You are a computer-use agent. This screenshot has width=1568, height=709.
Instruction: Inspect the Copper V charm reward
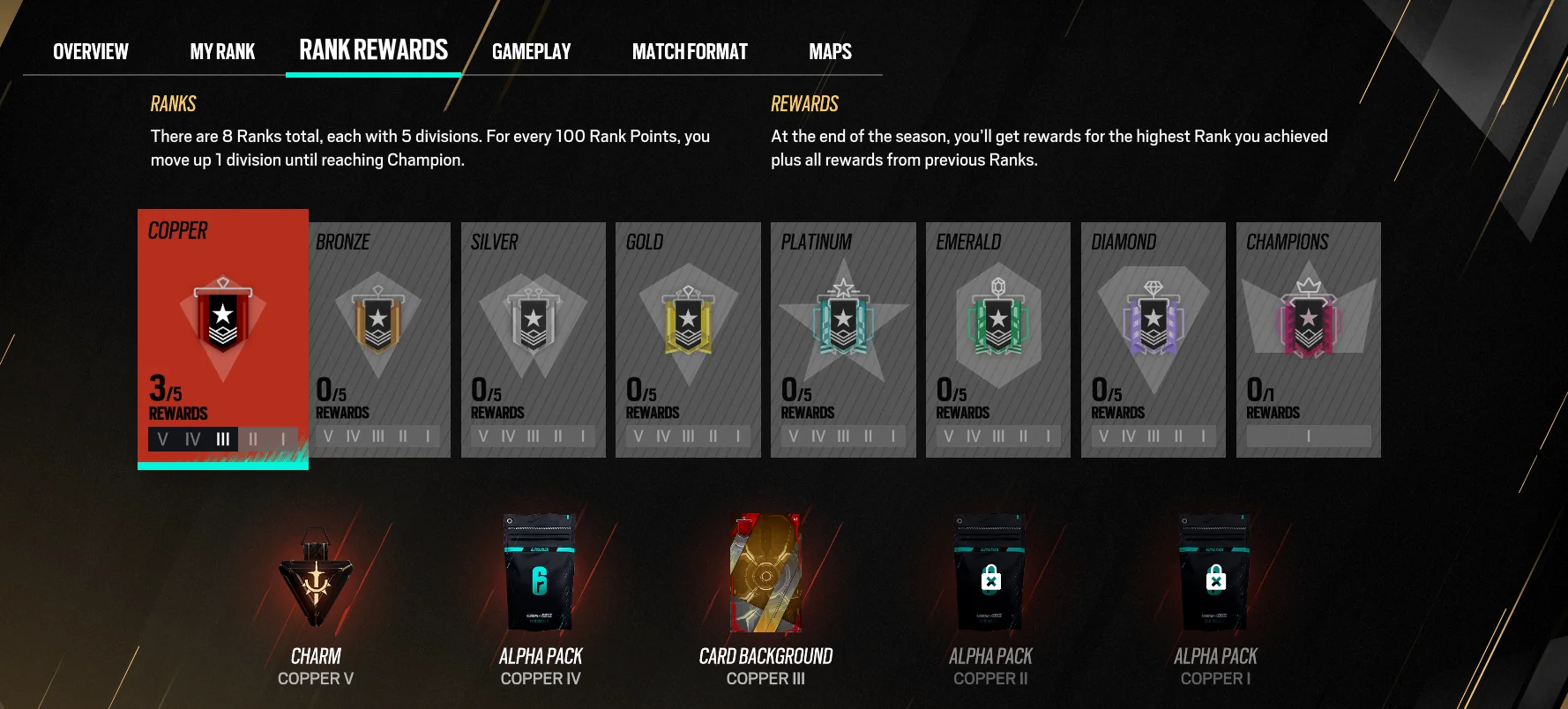pyautogui.click(x=316, y=578)
